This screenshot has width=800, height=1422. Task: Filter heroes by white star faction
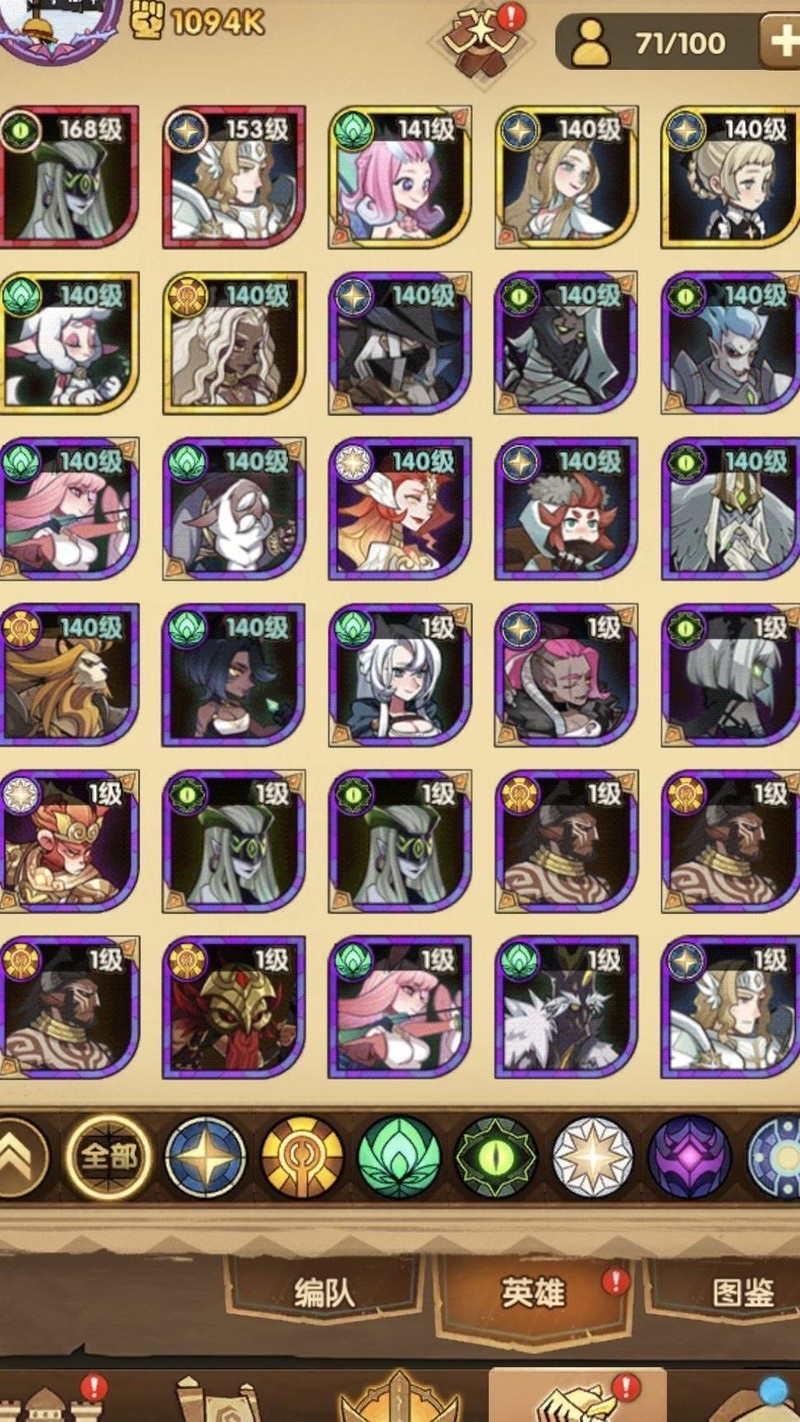pos(593,1157)
